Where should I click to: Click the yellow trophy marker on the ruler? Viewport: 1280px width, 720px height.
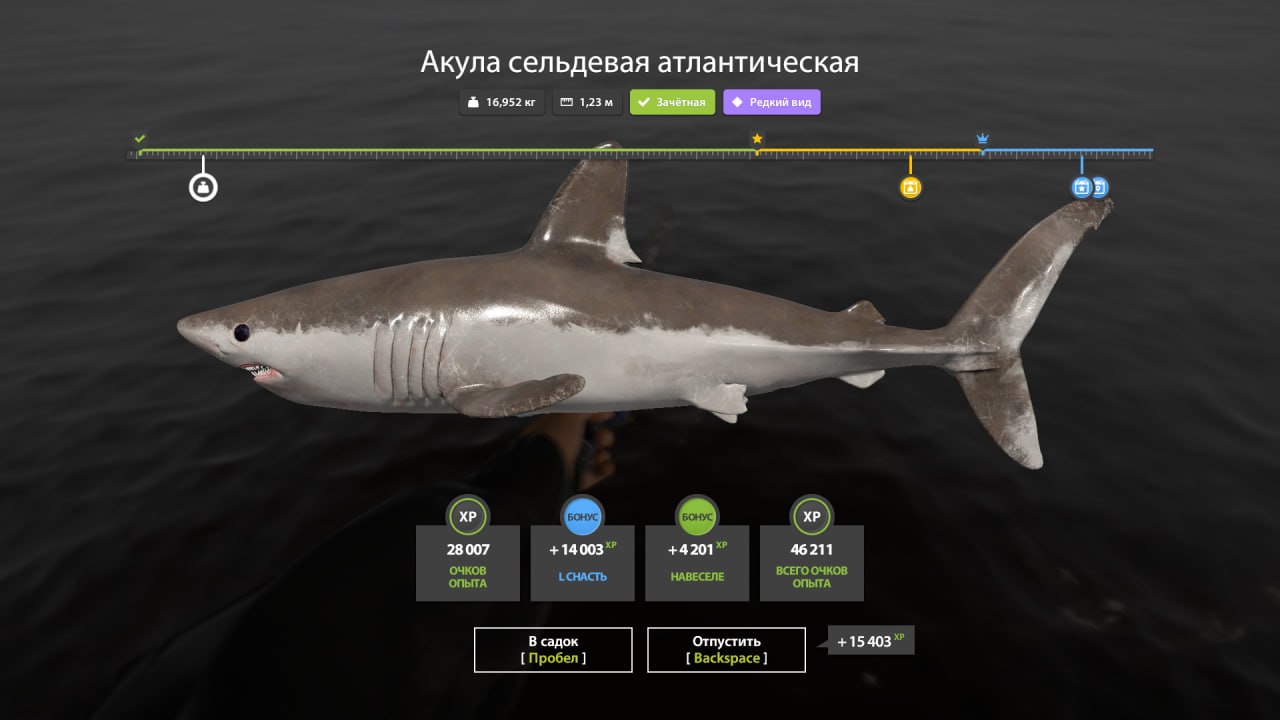click(x=910, y=187)
